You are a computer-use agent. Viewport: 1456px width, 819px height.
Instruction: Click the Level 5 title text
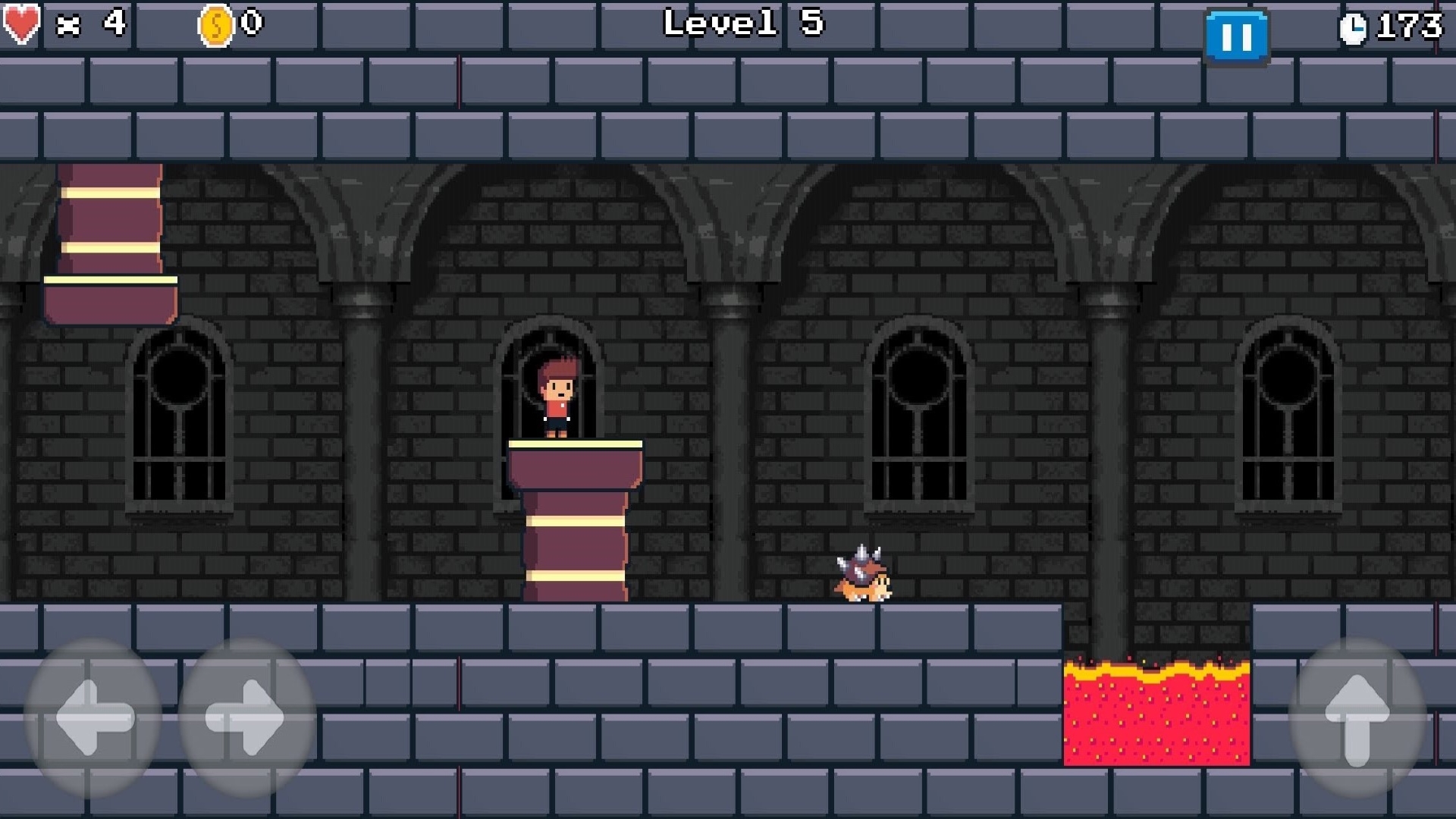click(743, 24)
